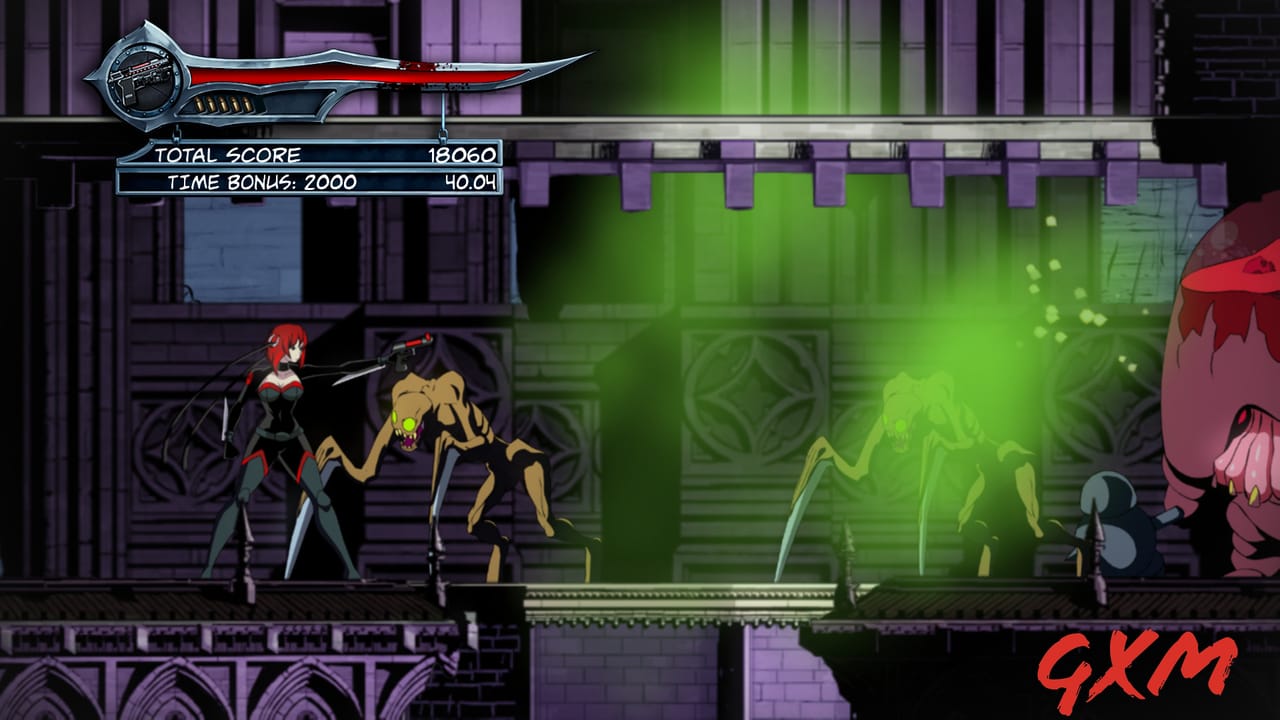Screen dimensions: 1280x720
Task: Click the timer reading 40.04
Action: tap(472, 181)
